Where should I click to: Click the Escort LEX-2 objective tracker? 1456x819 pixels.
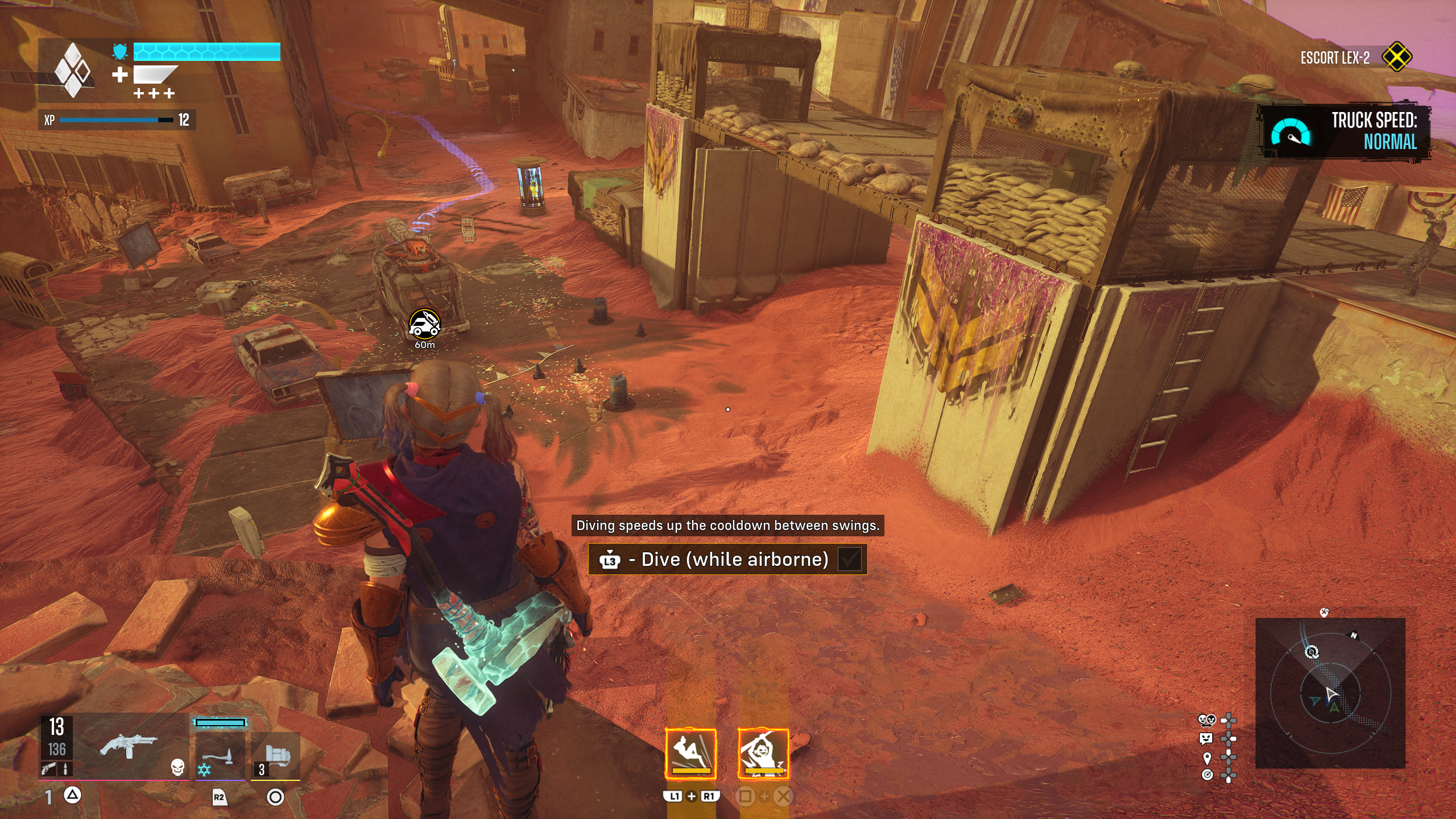(1335, 58)
